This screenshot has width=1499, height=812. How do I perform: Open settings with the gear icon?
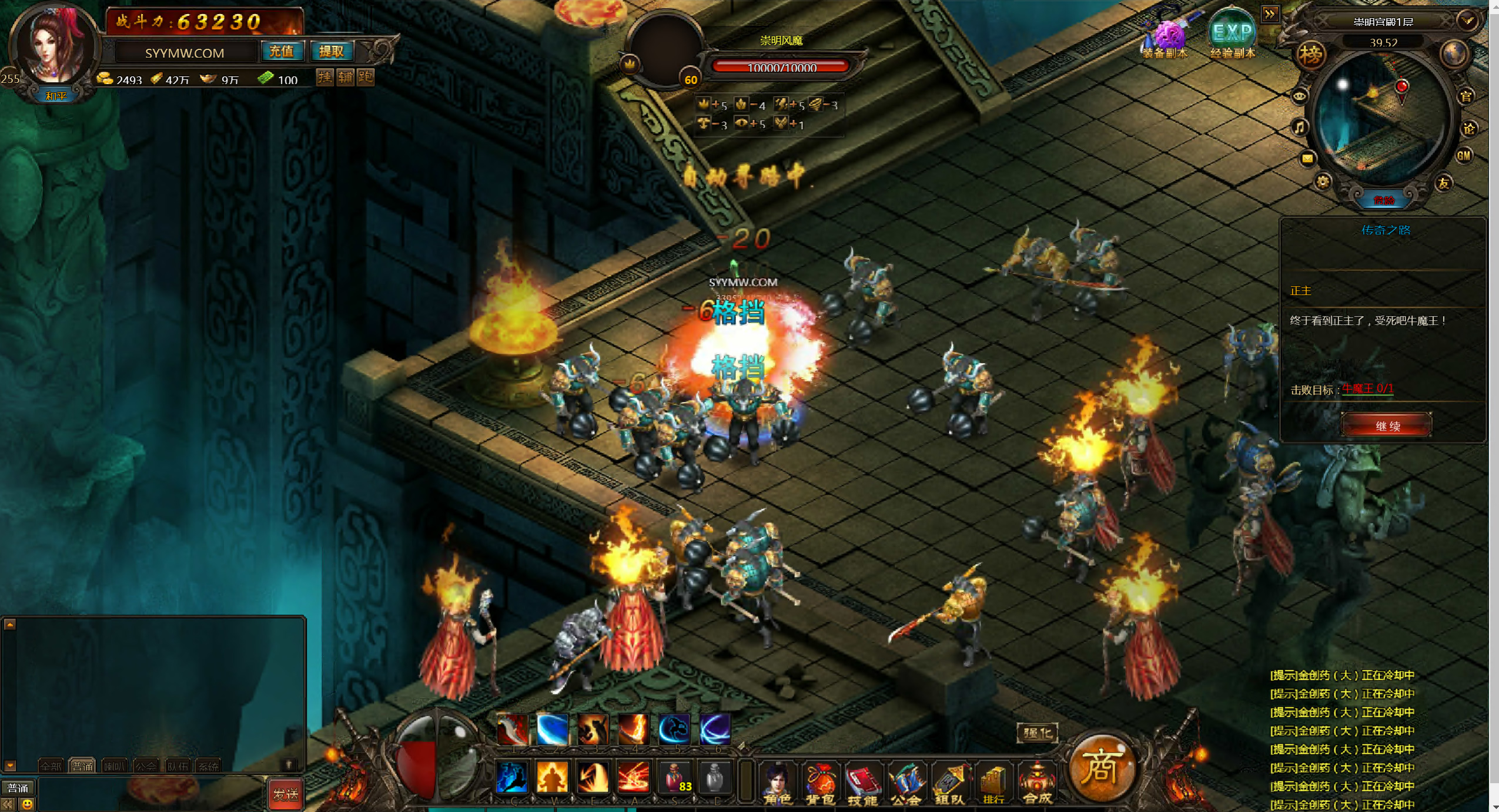click(1323, 182)
